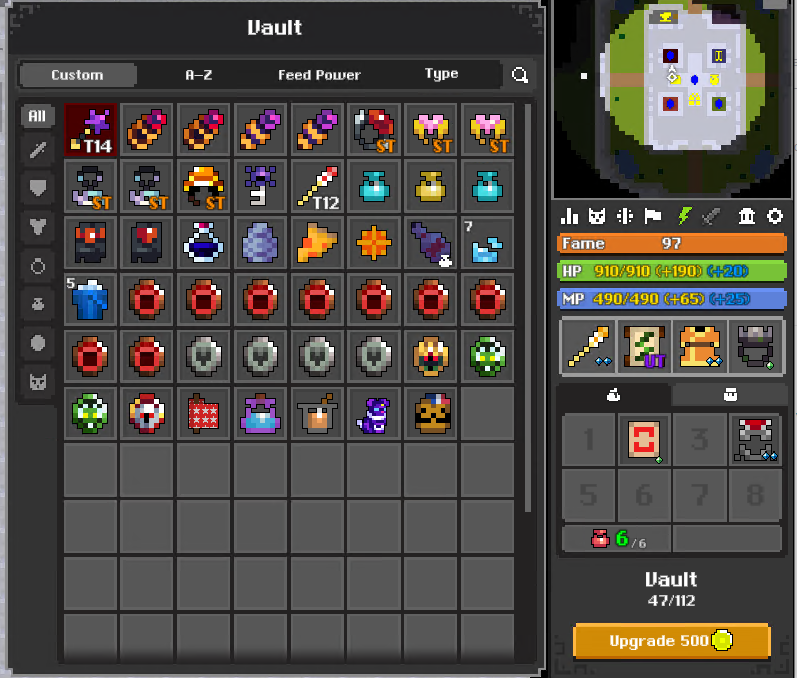This screenshot has height=678, width=797.
Task: Open the options gear icon
Action: pos(774,216)
